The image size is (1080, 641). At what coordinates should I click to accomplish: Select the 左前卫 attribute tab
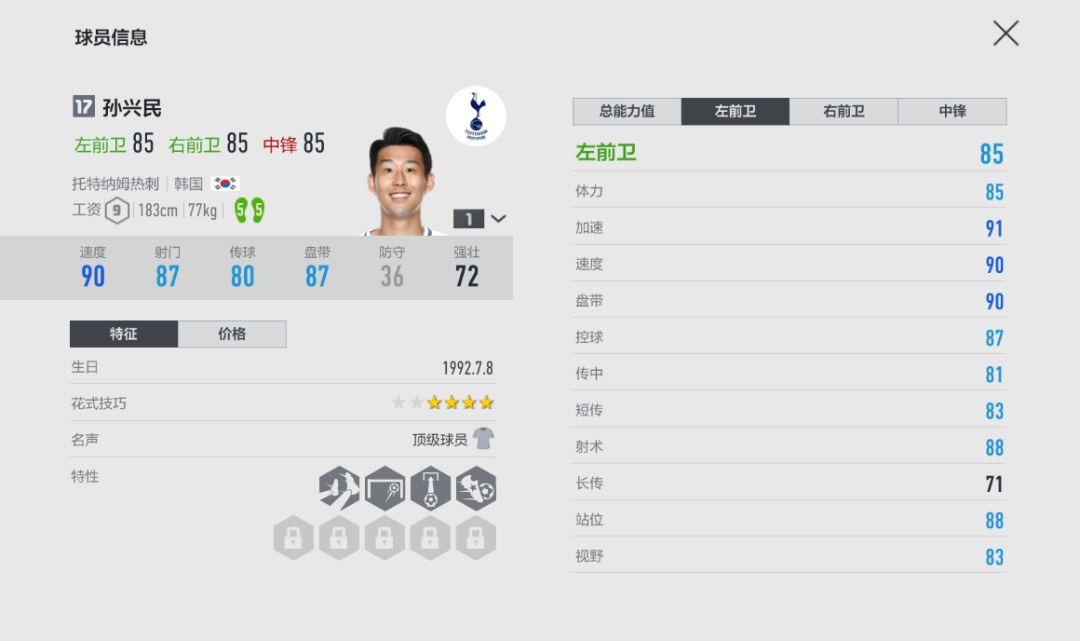735,111
